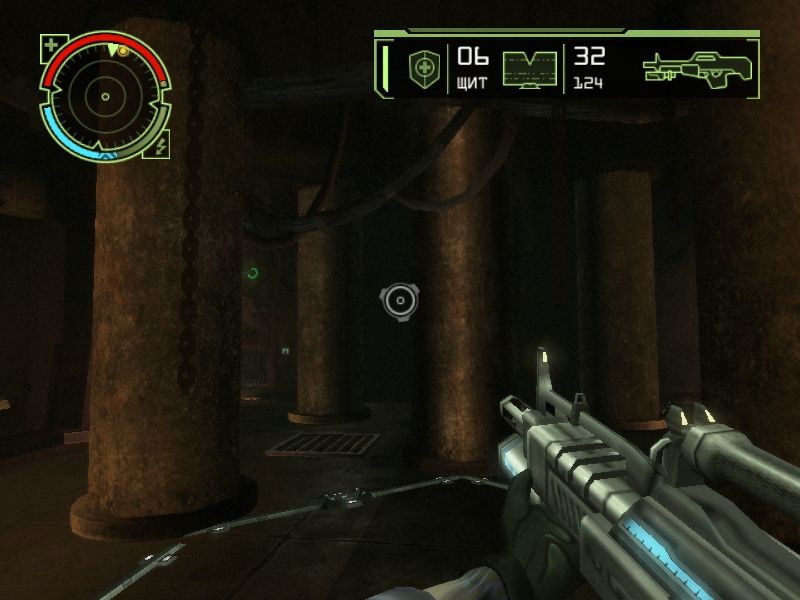This screenshot has height=600, width=800.
Task: Select the shield icon with cross
Action: coord(423,68)
